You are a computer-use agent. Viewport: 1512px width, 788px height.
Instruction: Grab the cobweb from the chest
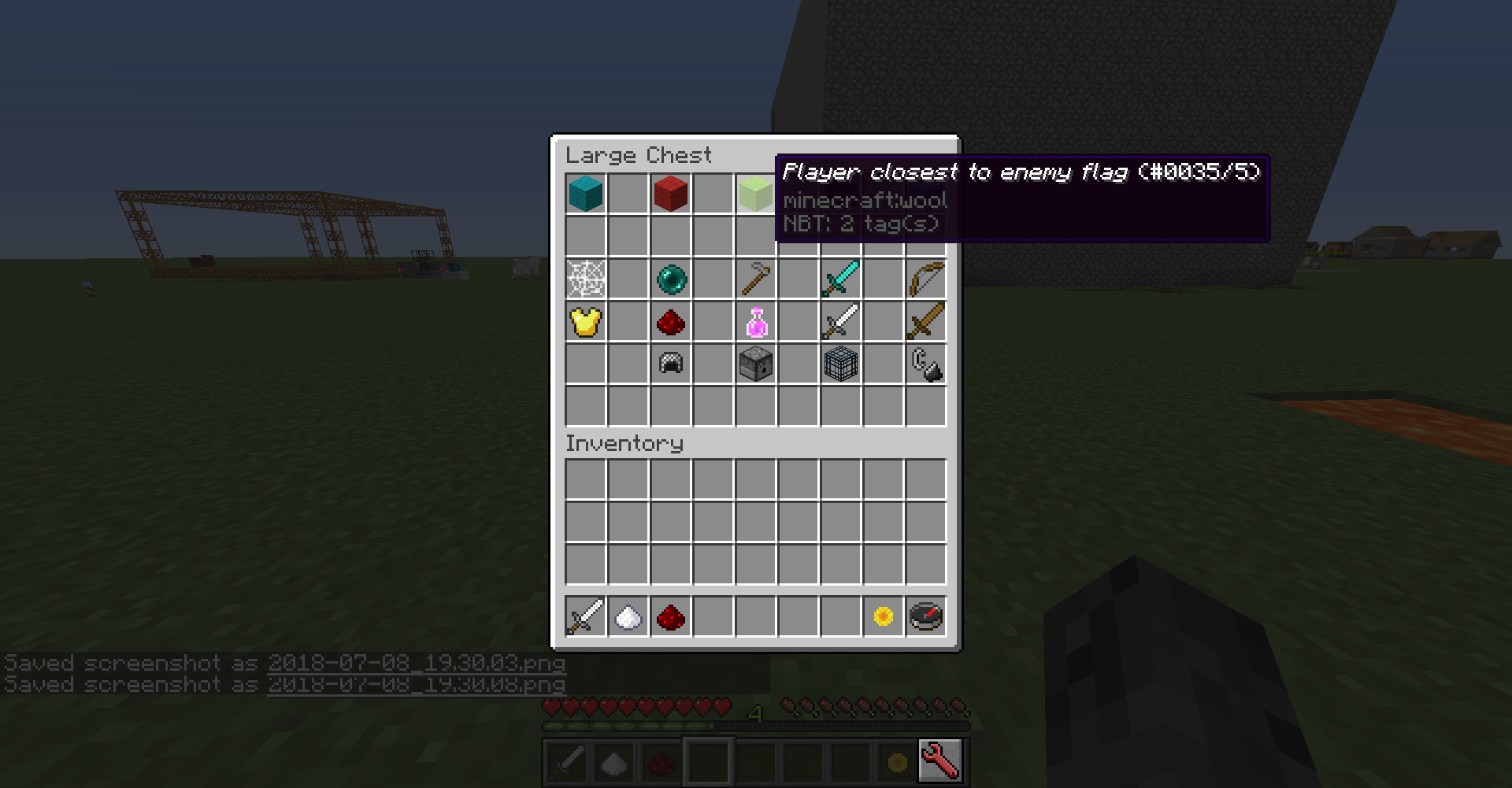click(585, 279)
